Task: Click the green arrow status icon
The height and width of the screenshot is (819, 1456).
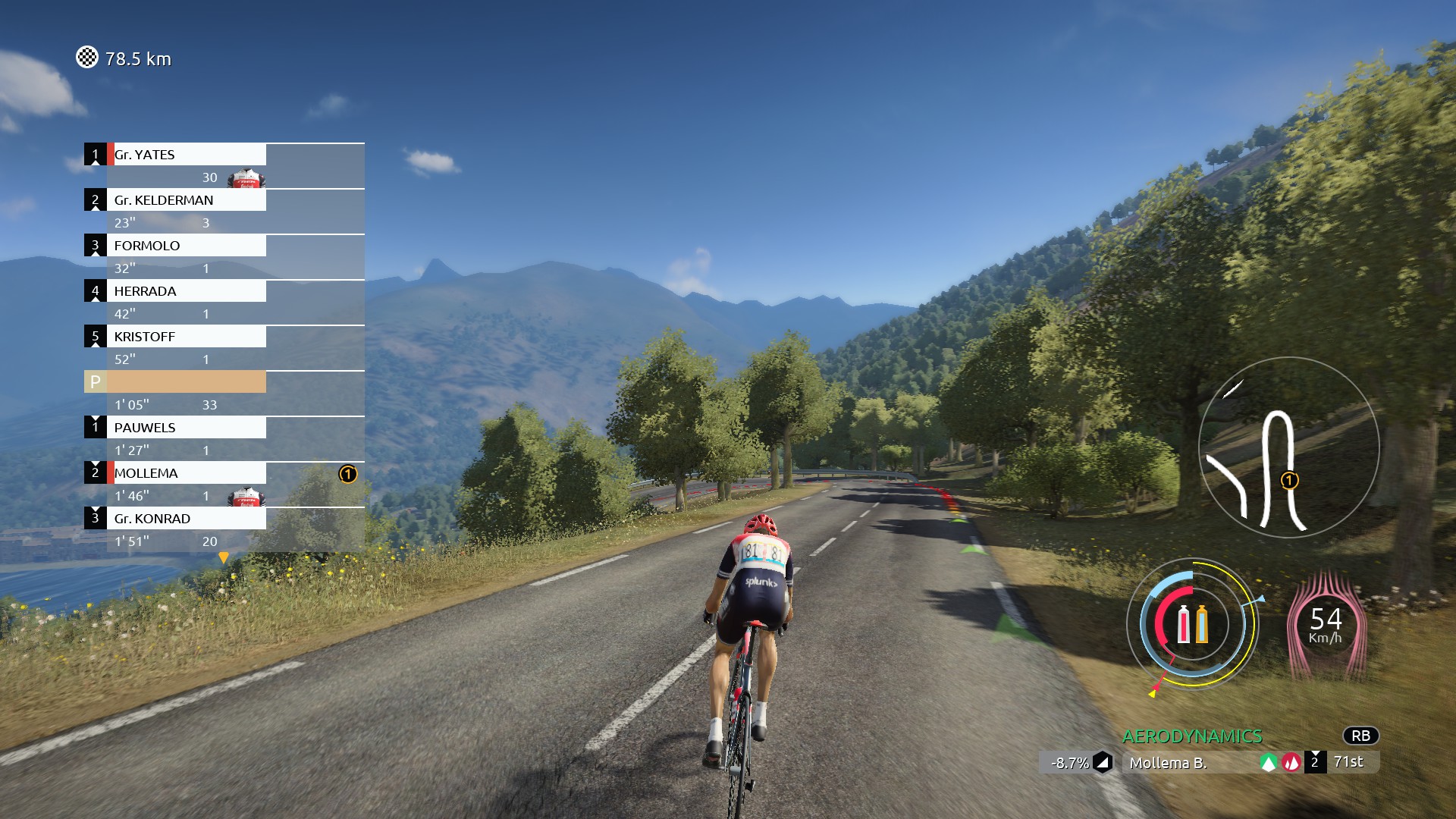Action: [1268, 763]
